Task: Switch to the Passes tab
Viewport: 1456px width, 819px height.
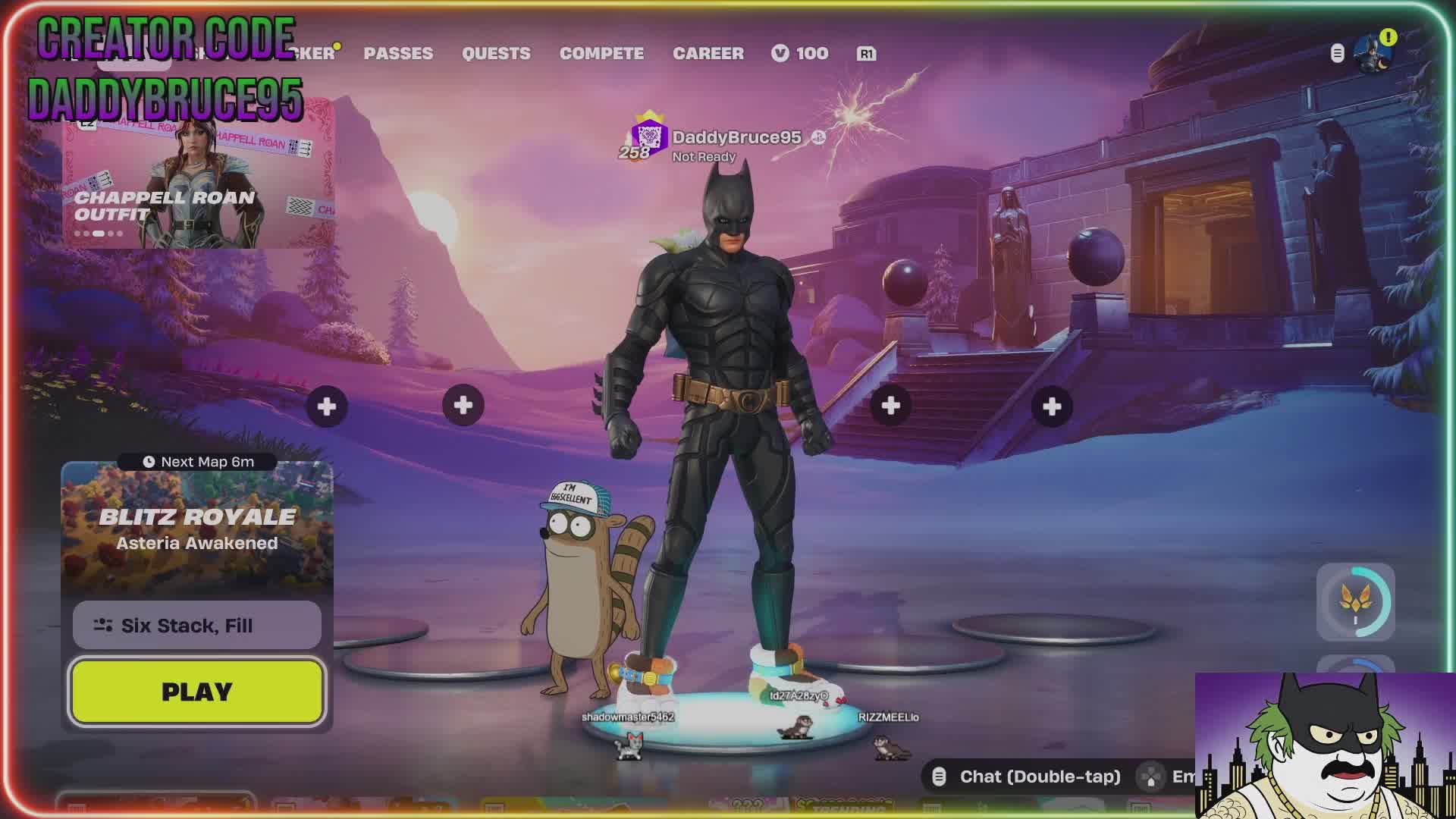Action: point(398,53)
